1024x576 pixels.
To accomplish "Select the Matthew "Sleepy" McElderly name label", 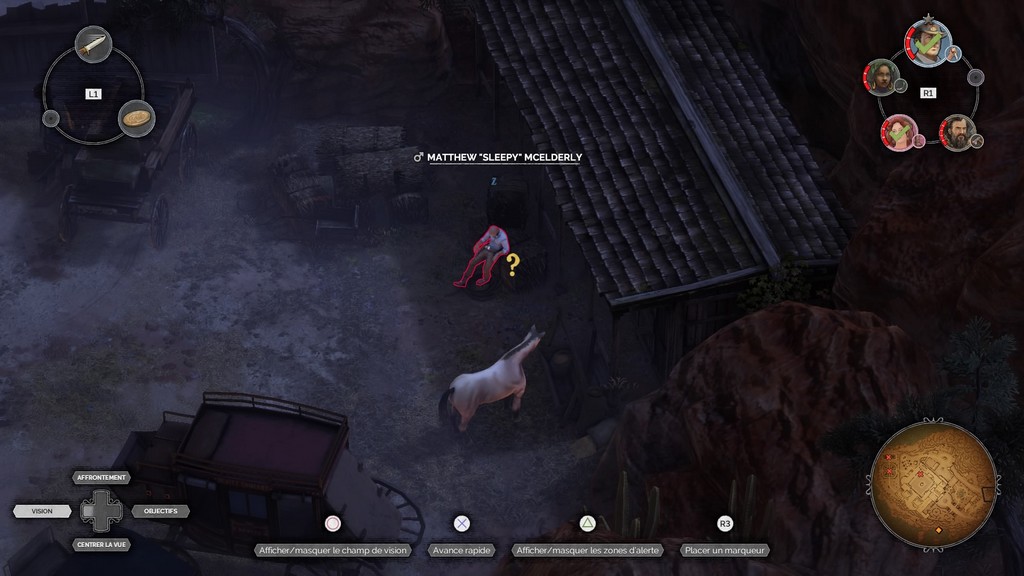I will point(503,157).
